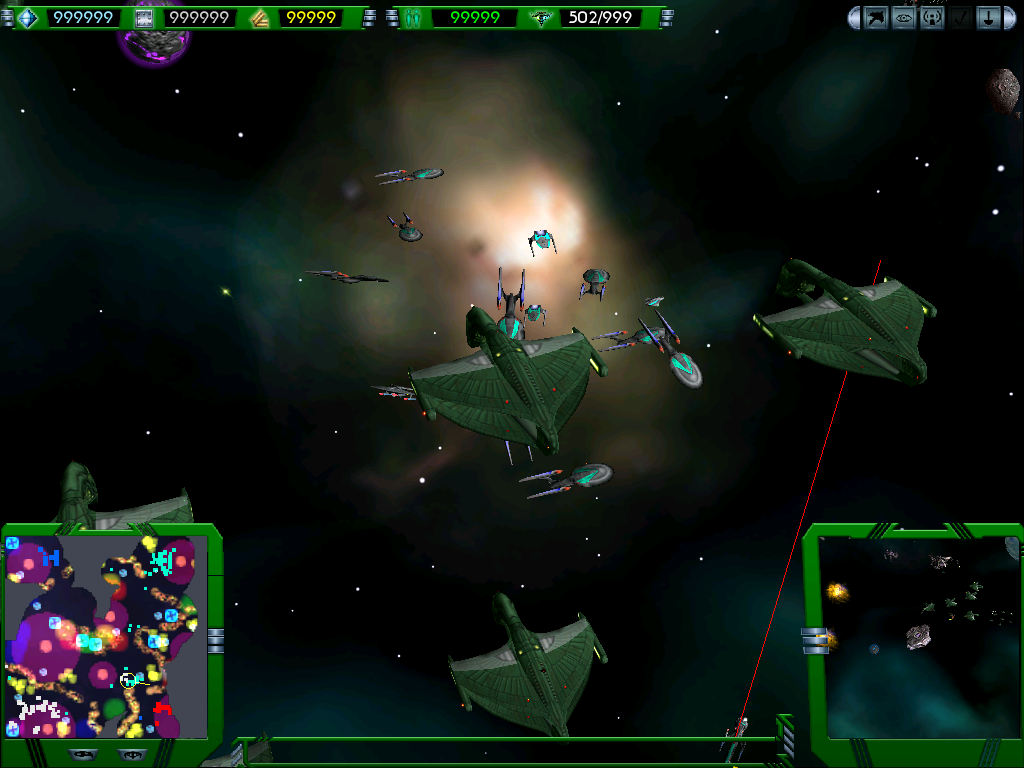Click the grey tab on cinematic window's left edge
This screenshot has width=1024, height=768.
(x=815, y=640)
